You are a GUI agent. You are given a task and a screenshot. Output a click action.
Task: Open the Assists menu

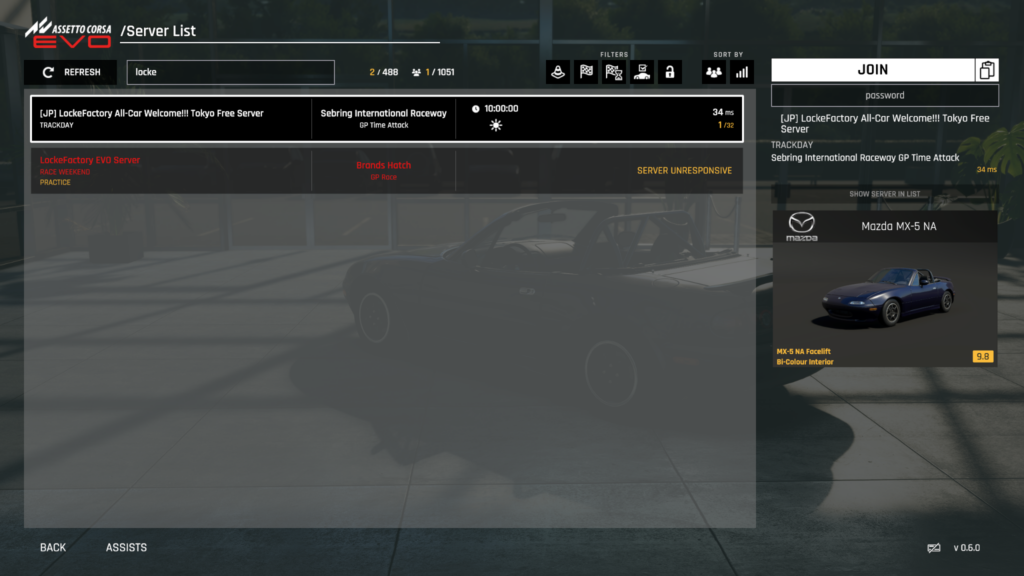click(126, 548)
